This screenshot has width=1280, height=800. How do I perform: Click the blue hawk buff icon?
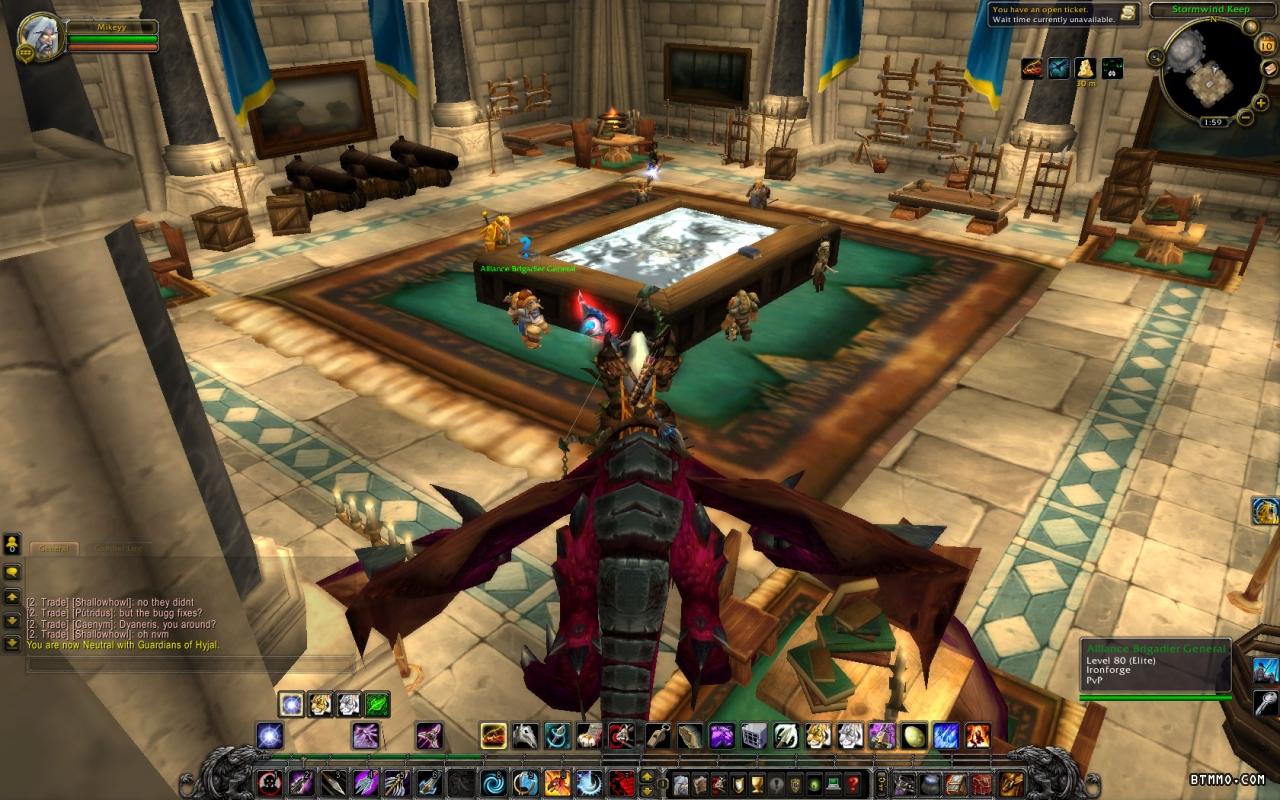1058,68
